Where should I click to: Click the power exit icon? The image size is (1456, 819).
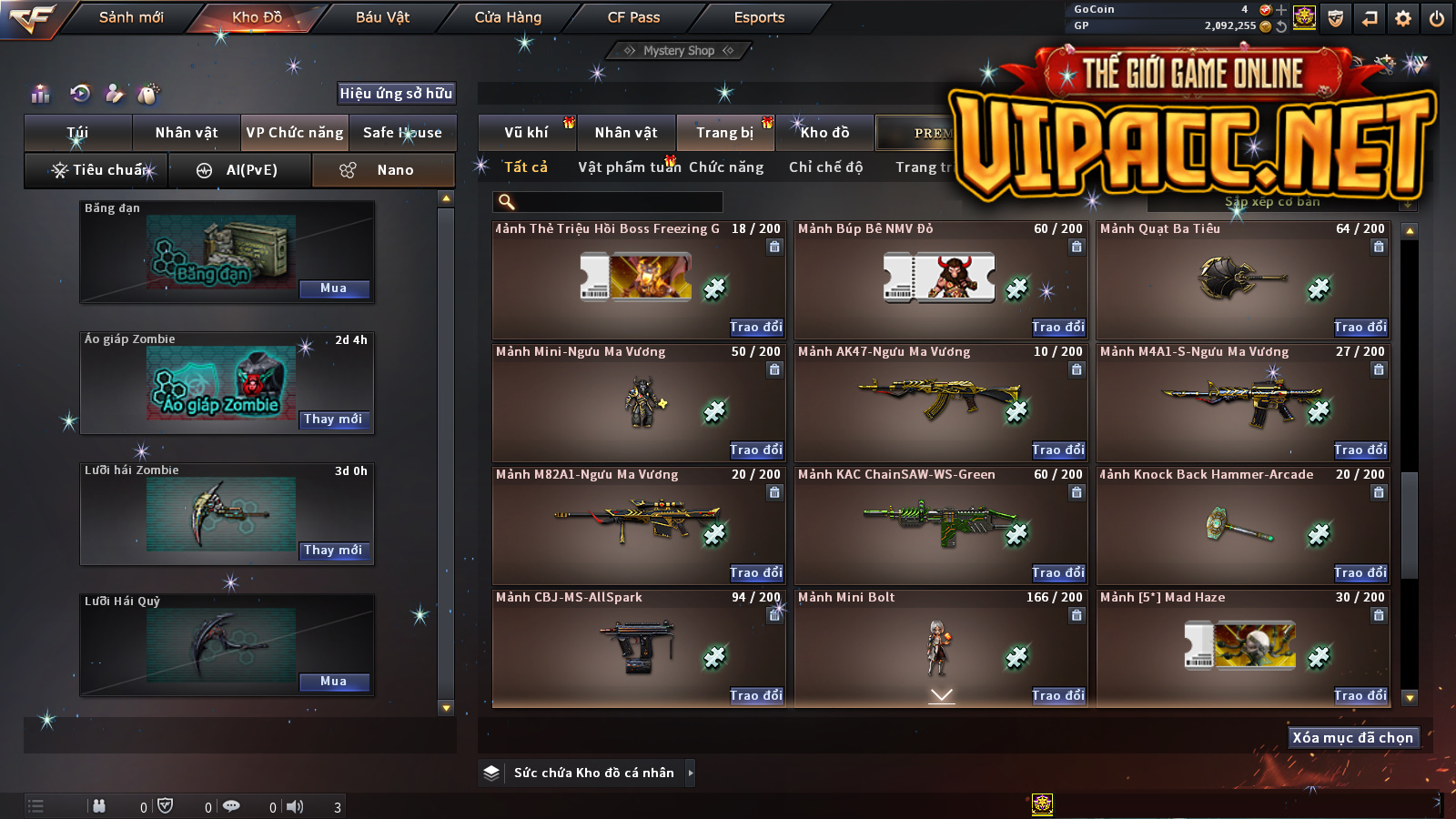1437,18
